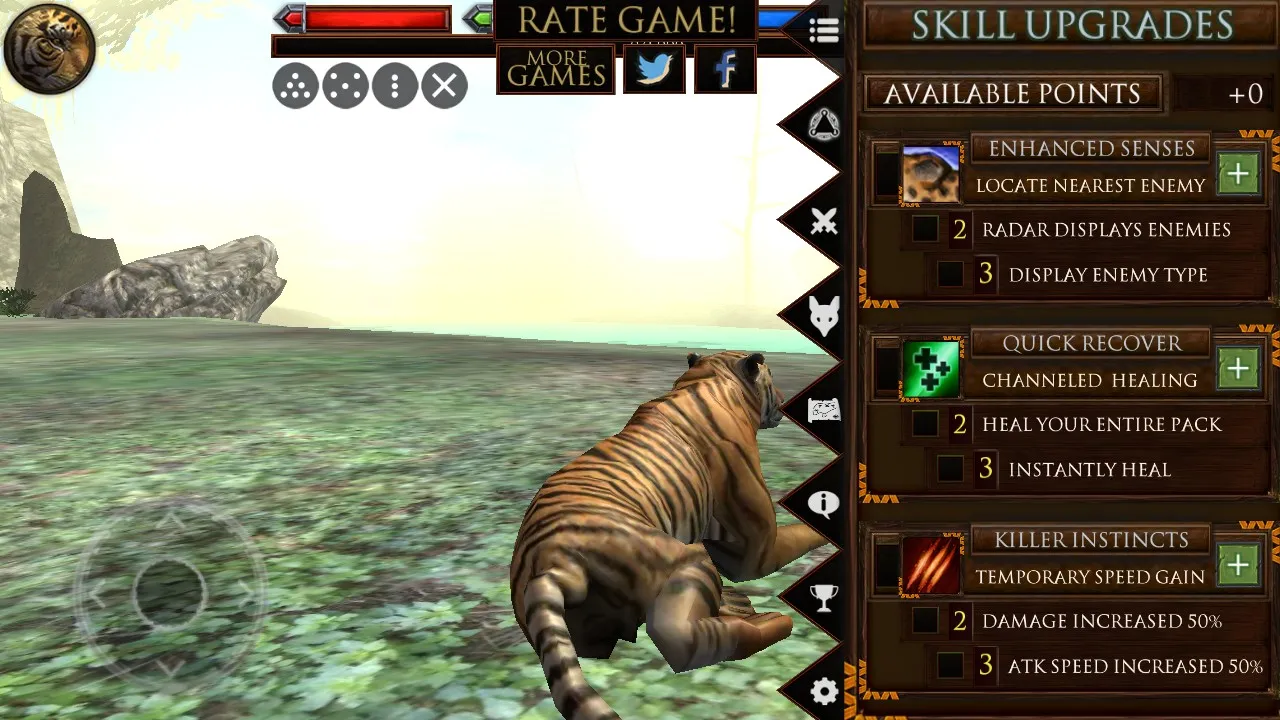Image resolution: width=1280 pixels, height=720 pixels.
Task: Open the wolf head pack tab
Action: [x=823, y=316]
